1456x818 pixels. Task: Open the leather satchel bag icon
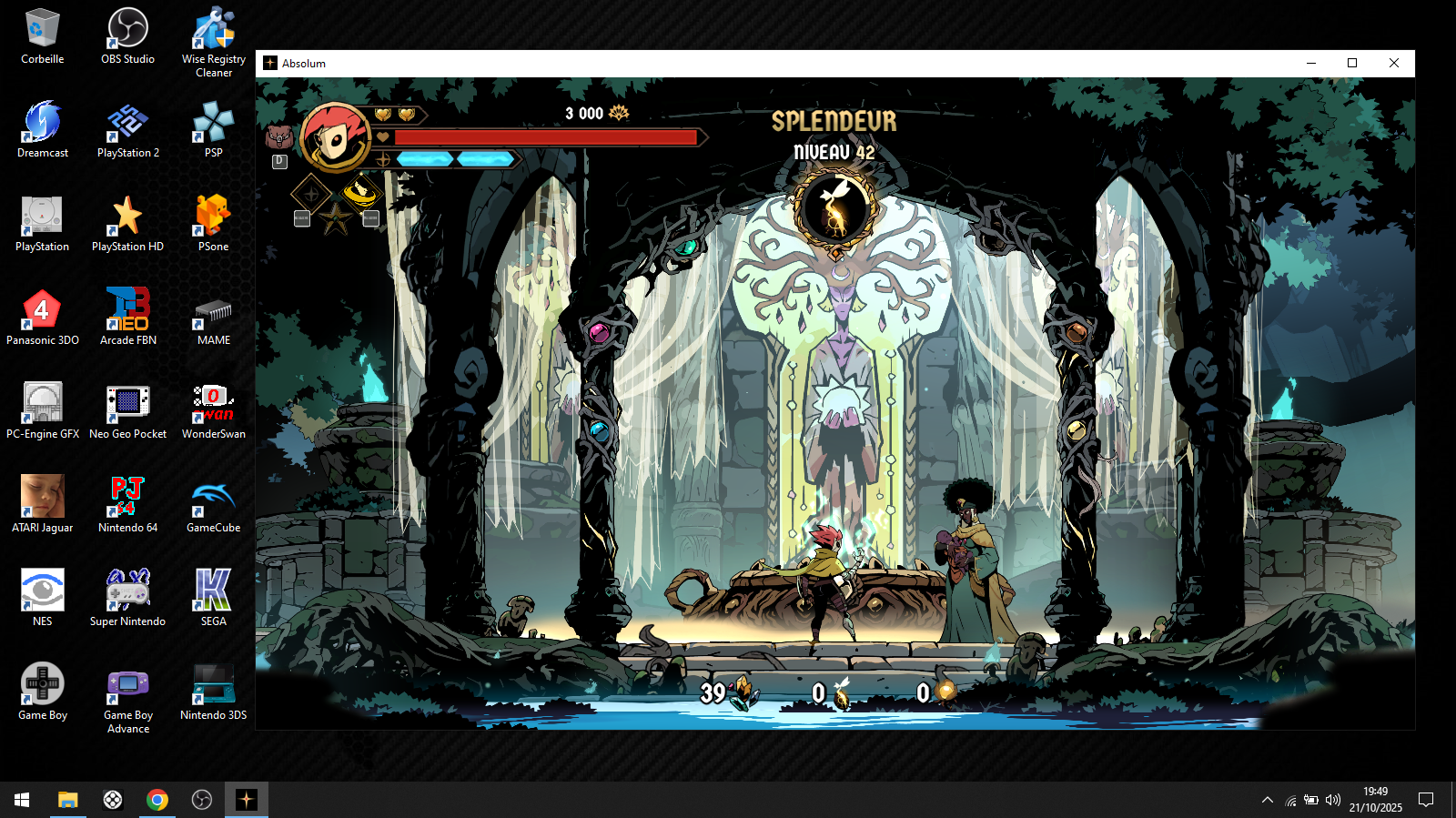pos(279,137)
